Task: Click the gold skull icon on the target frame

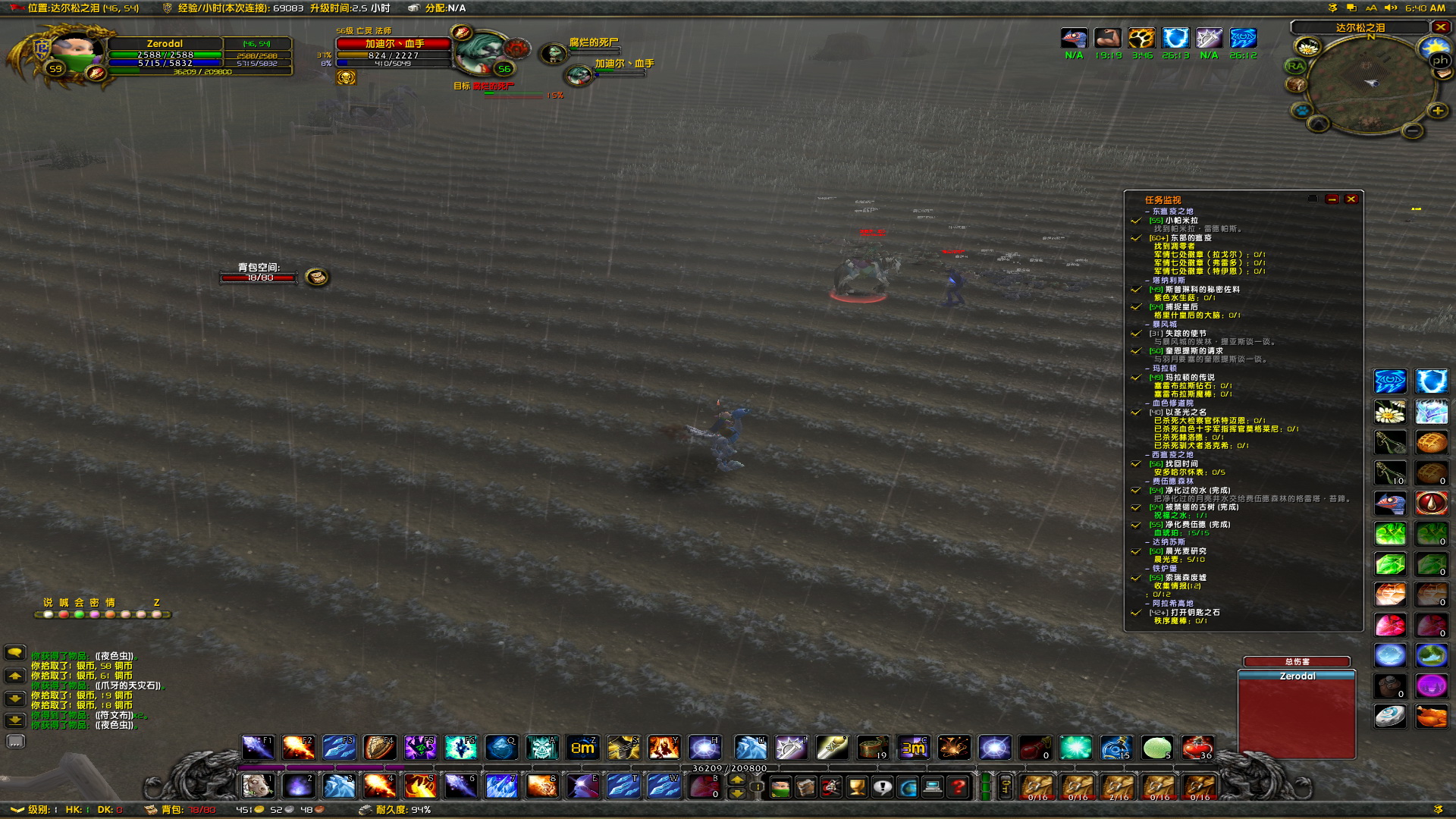Action: pos(346,76)
